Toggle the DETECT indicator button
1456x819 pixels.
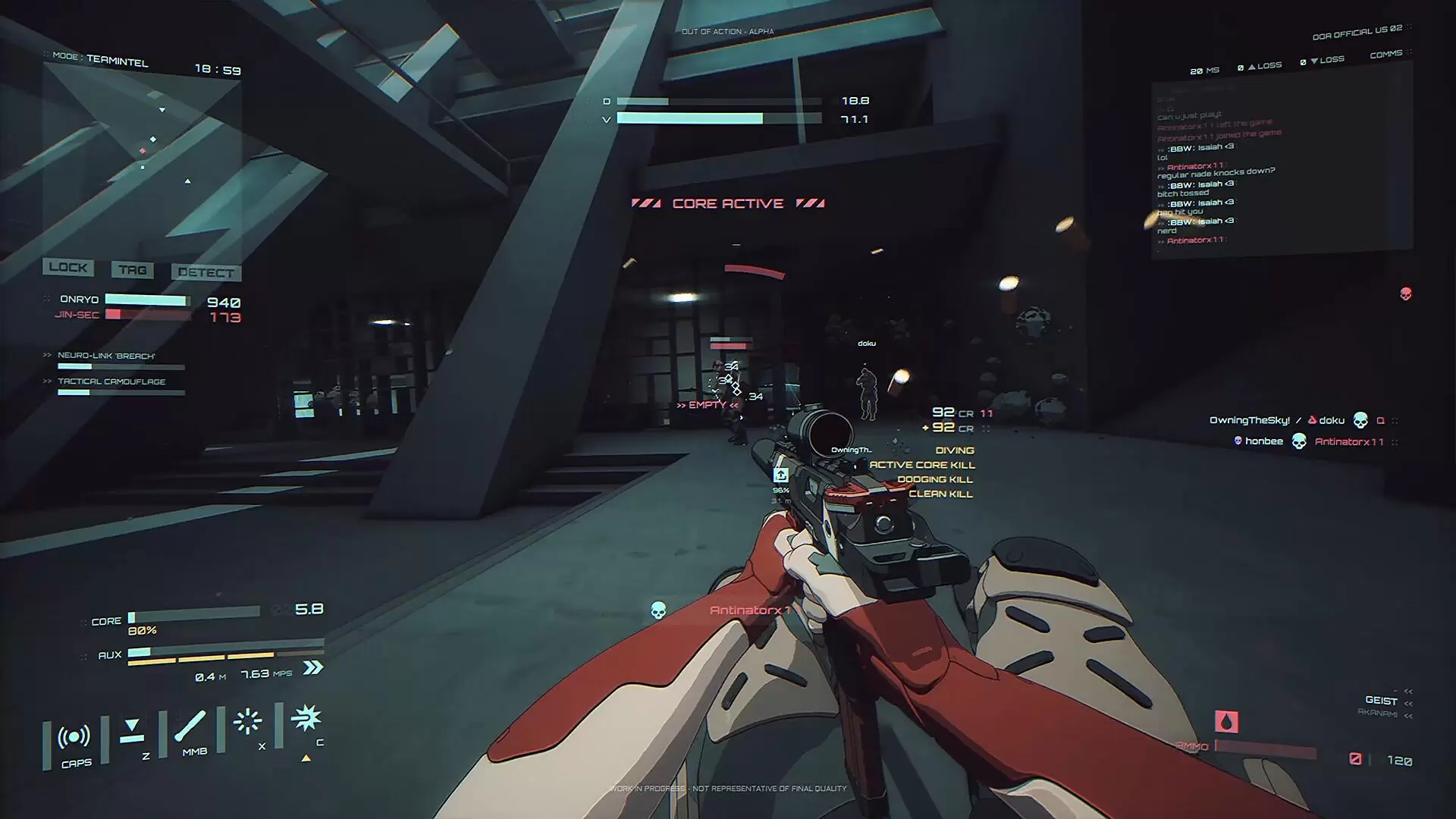[206, 273]
